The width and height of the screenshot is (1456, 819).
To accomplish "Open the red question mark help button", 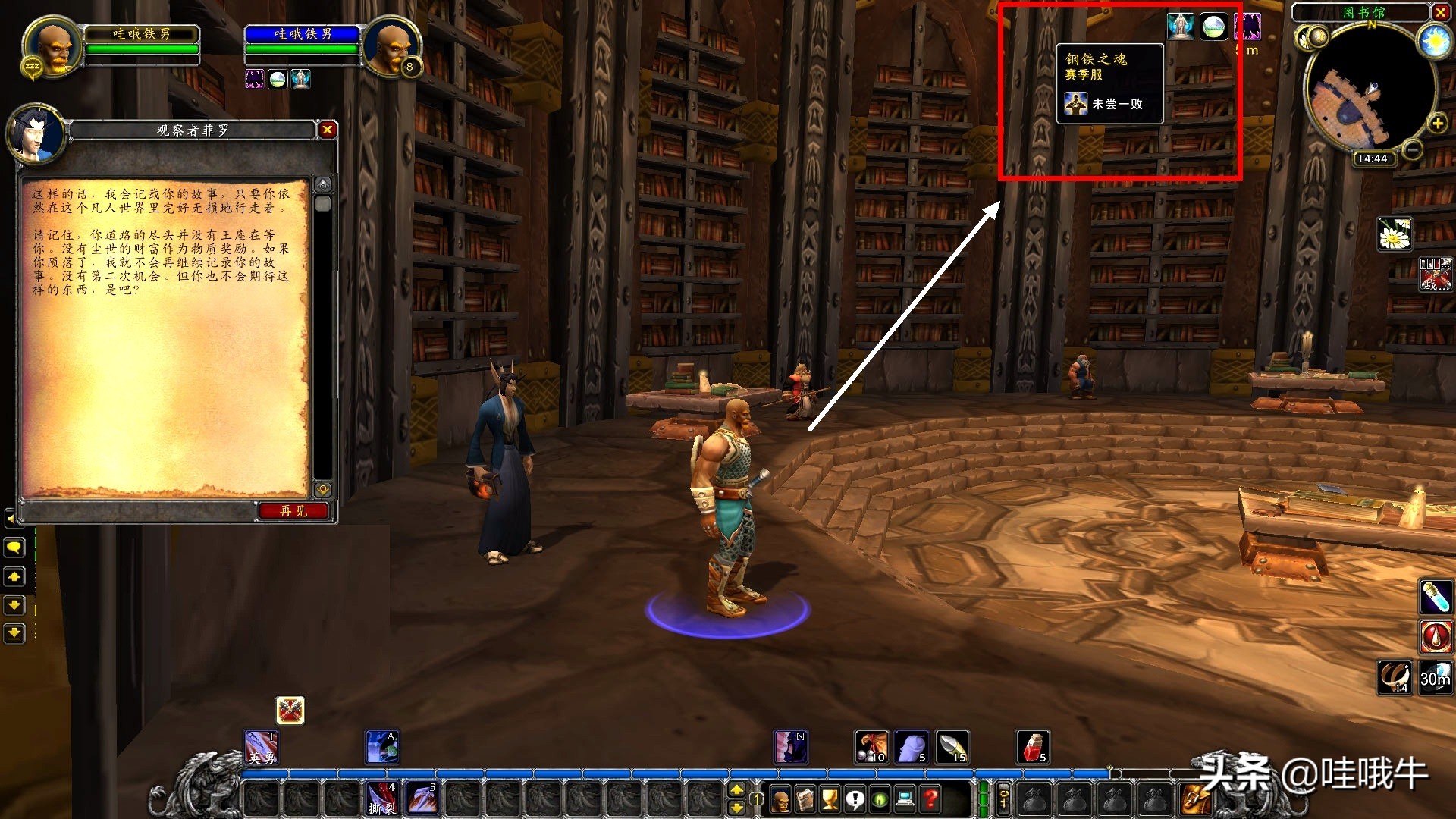I will pyautogui.click(x=930, y=799).
